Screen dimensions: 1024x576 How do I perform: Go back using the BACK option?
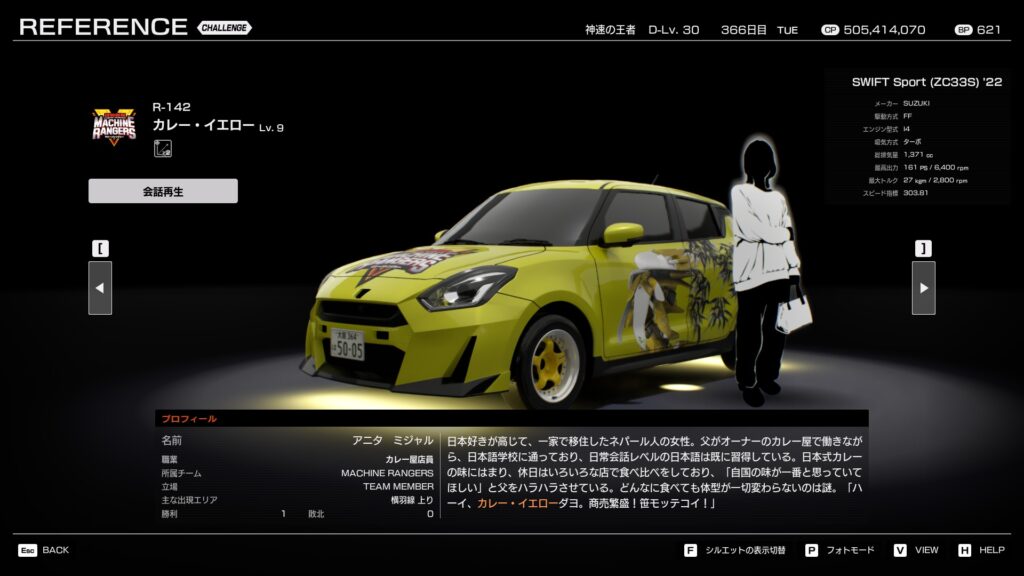point(44,550)
